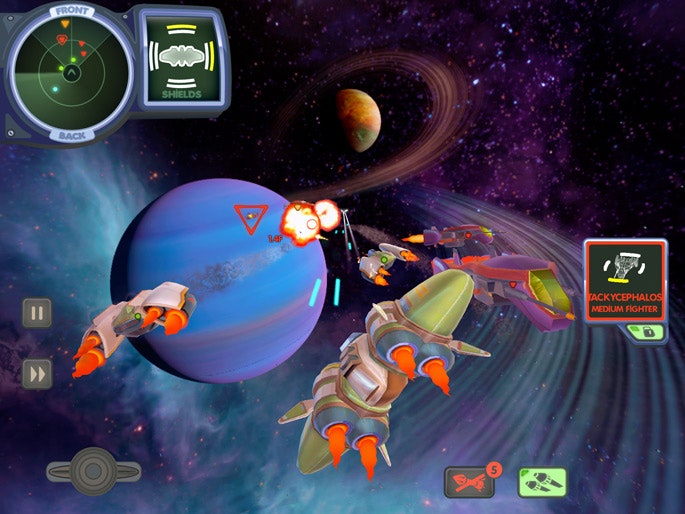Activate fast-forward speed
This screenshot has height=514, width=685.
[37, 373]
